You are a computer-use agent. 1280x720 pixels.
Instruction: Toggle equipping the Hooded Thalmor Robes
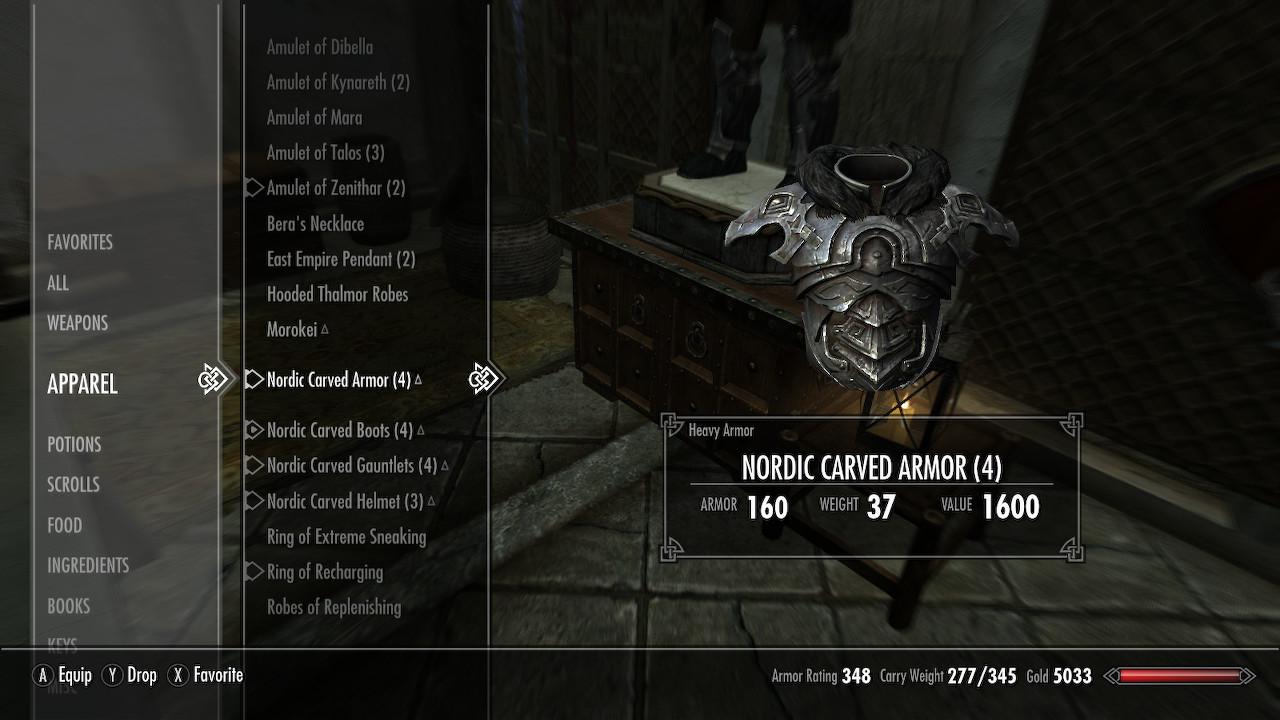337,294
